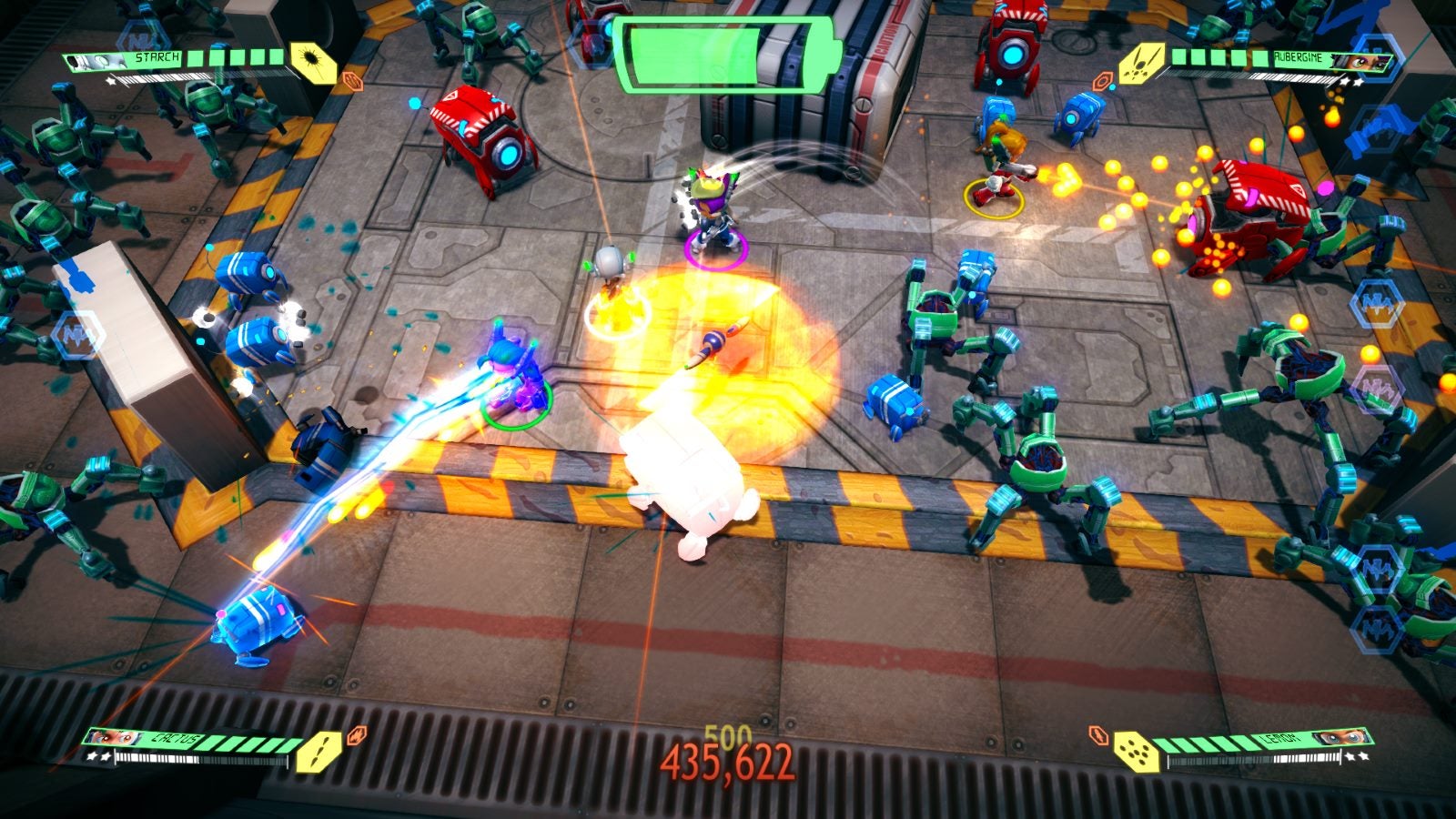Click the STARCH name label
1456x819 pixels.
pos(157,57)
